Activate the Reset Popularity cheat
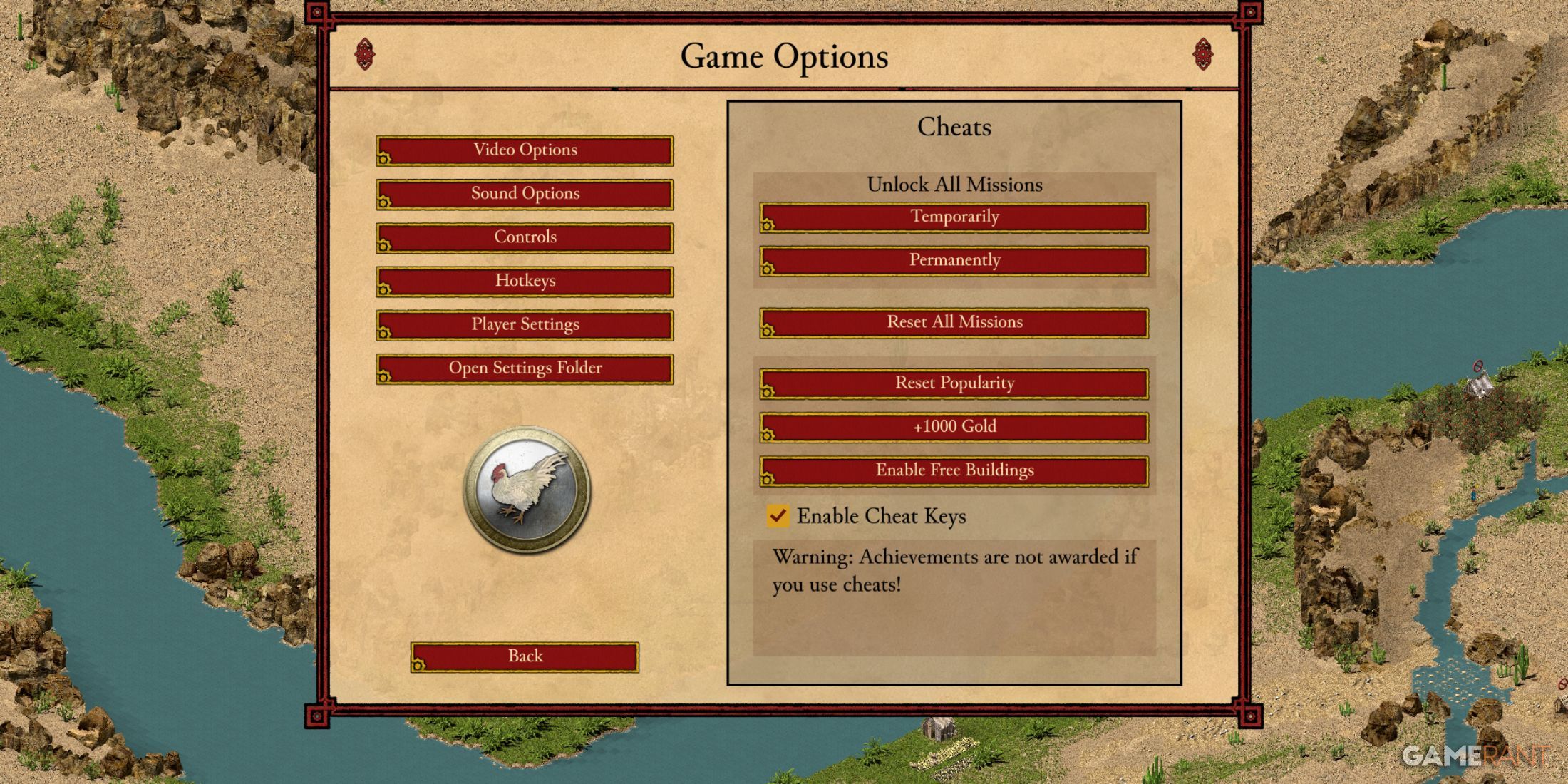Viewport: 1568px width, 784px height. click(954, 383)
